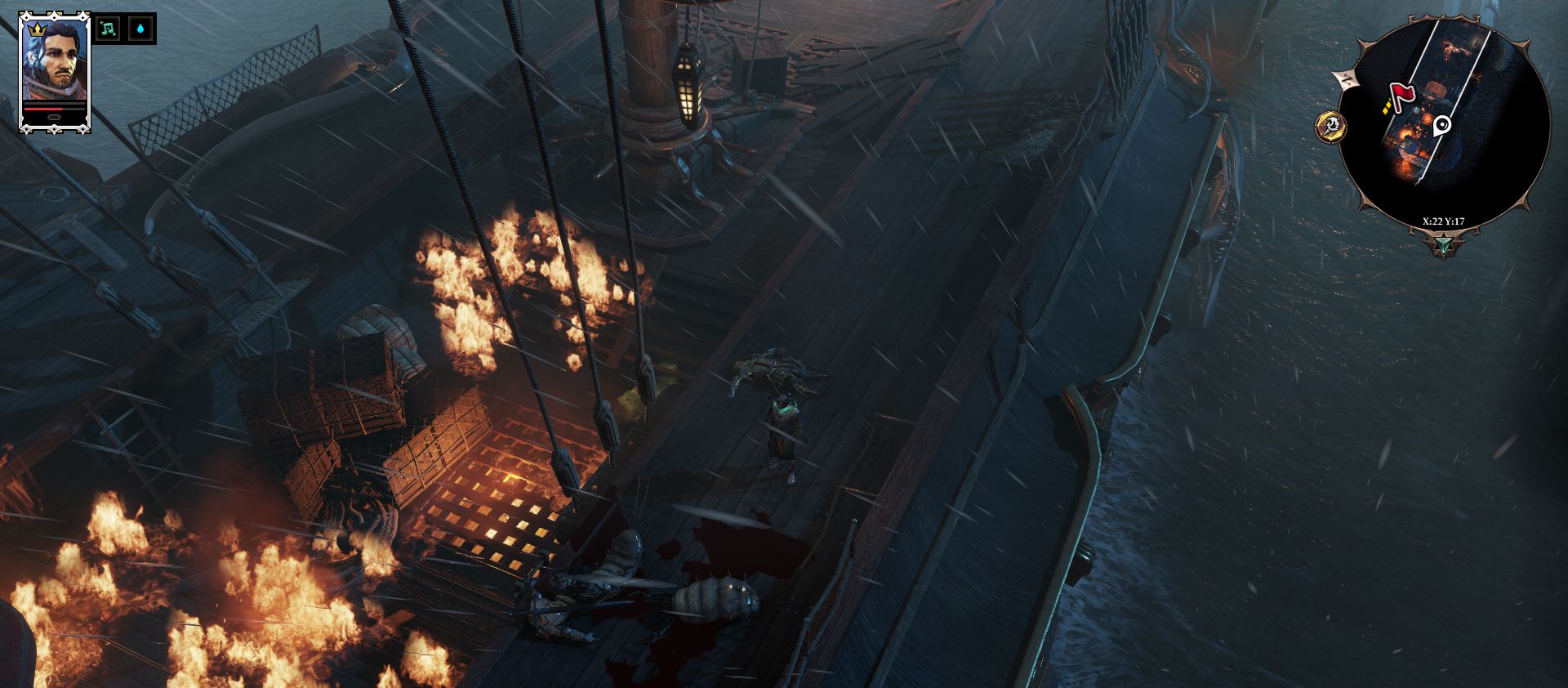Click the circular minimap
1568x688 pixels.
1444,123
